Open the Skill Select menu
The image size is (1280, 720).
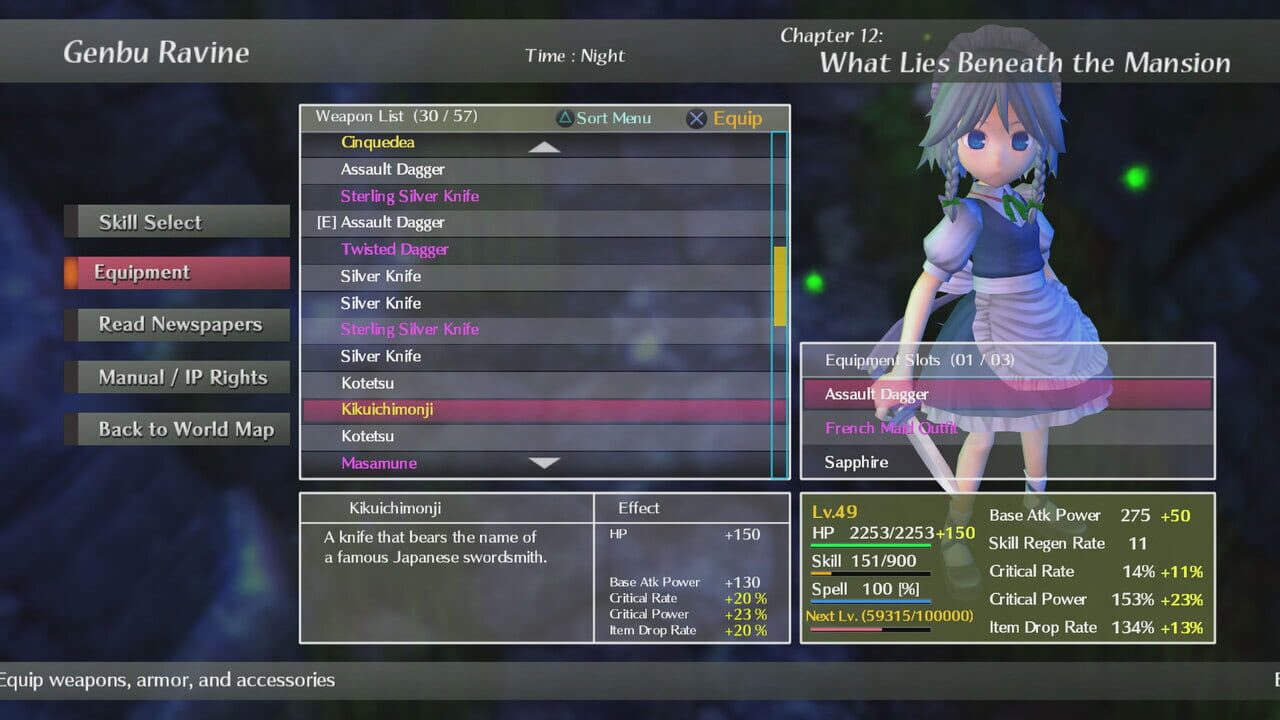176,221
